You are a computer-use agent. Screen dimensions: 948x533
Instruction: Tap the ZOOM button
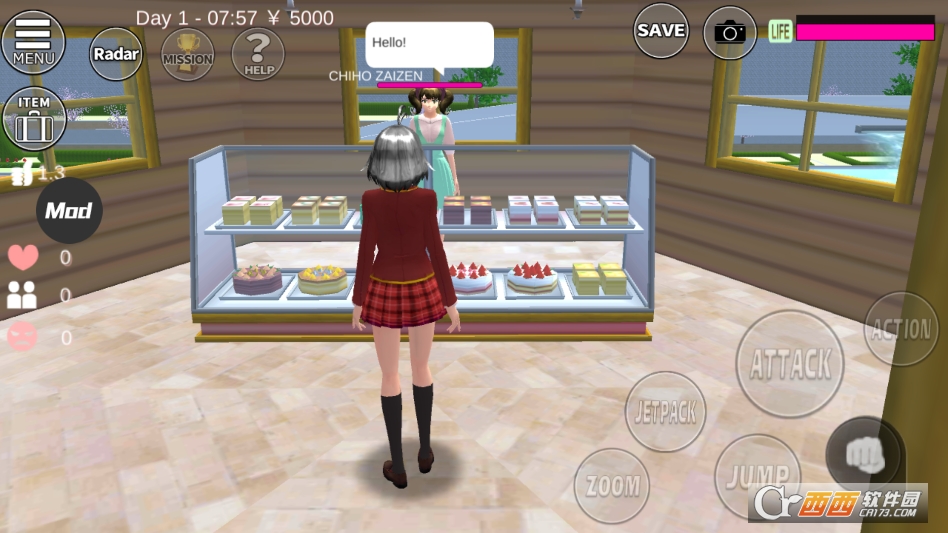click(612, 486)
